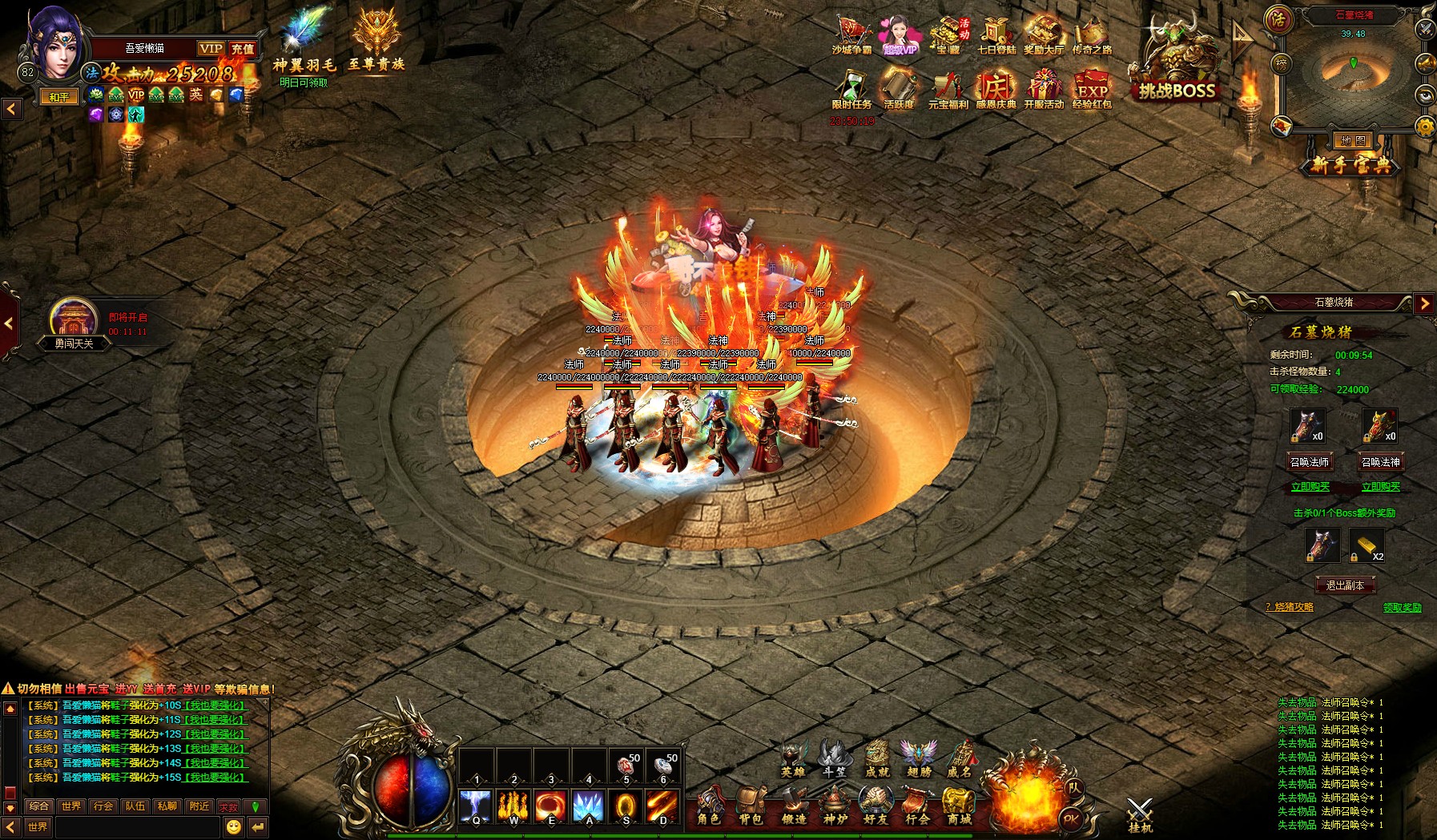The width and height of the screenshot is (1437, 840).
Task: Open the 角色 character sheet
Action: tap(708, 804)
